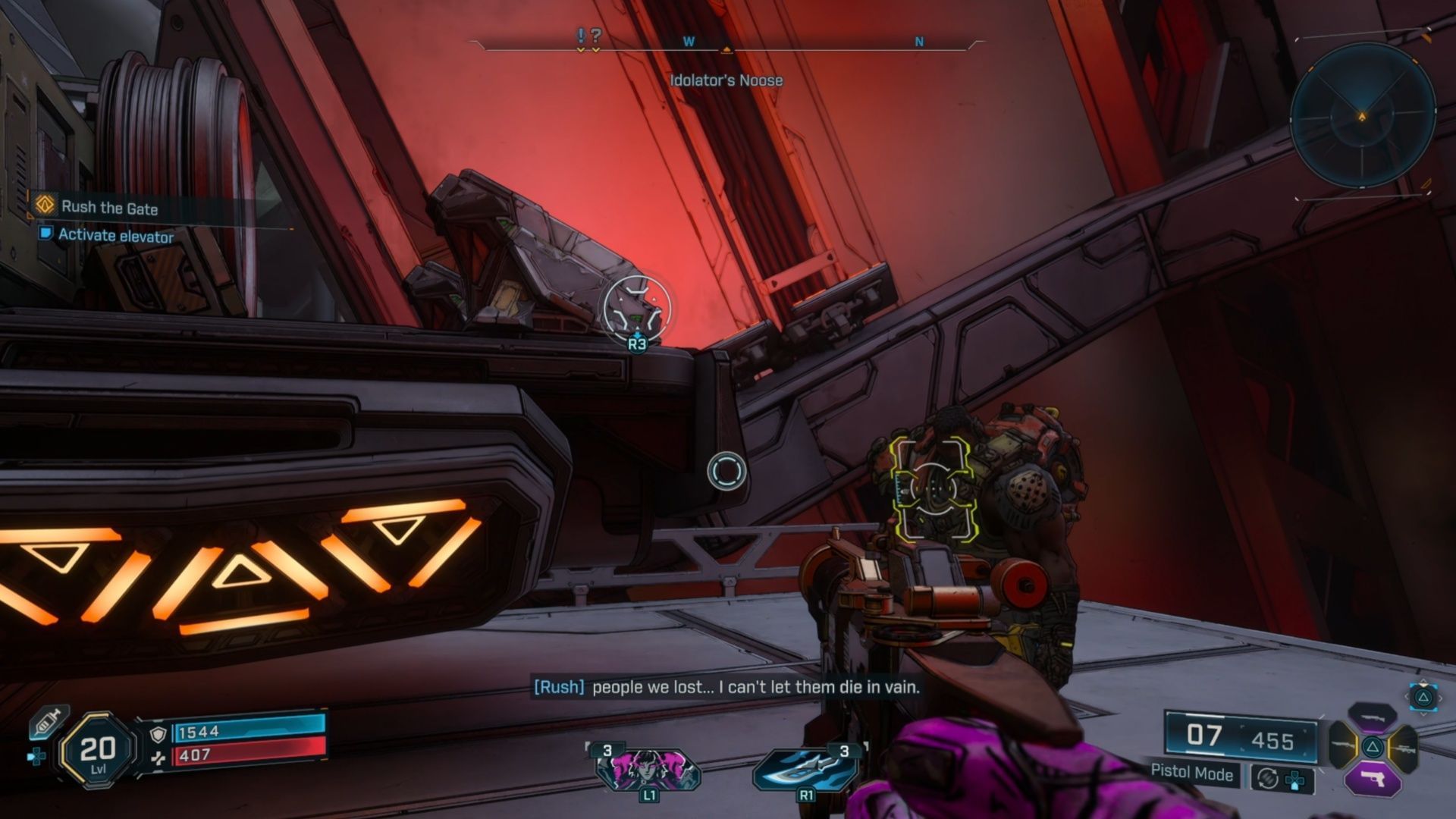The height and width of the screenshot is (819, 1456).
Task: Select the question mark marker on compass
Action: point(596,36)
